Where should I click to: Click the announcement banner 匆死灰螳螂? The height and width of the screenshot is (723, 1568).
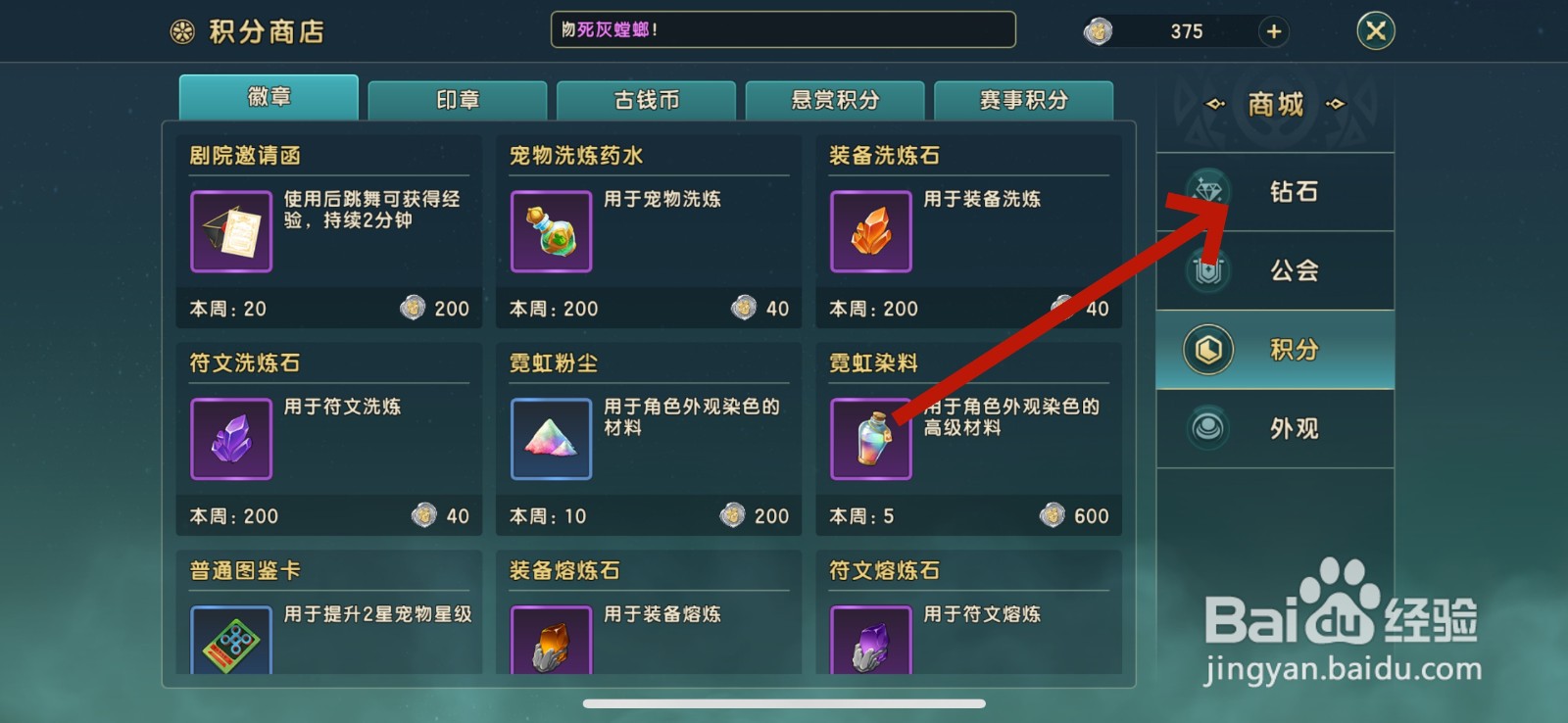tap(781, 30)
